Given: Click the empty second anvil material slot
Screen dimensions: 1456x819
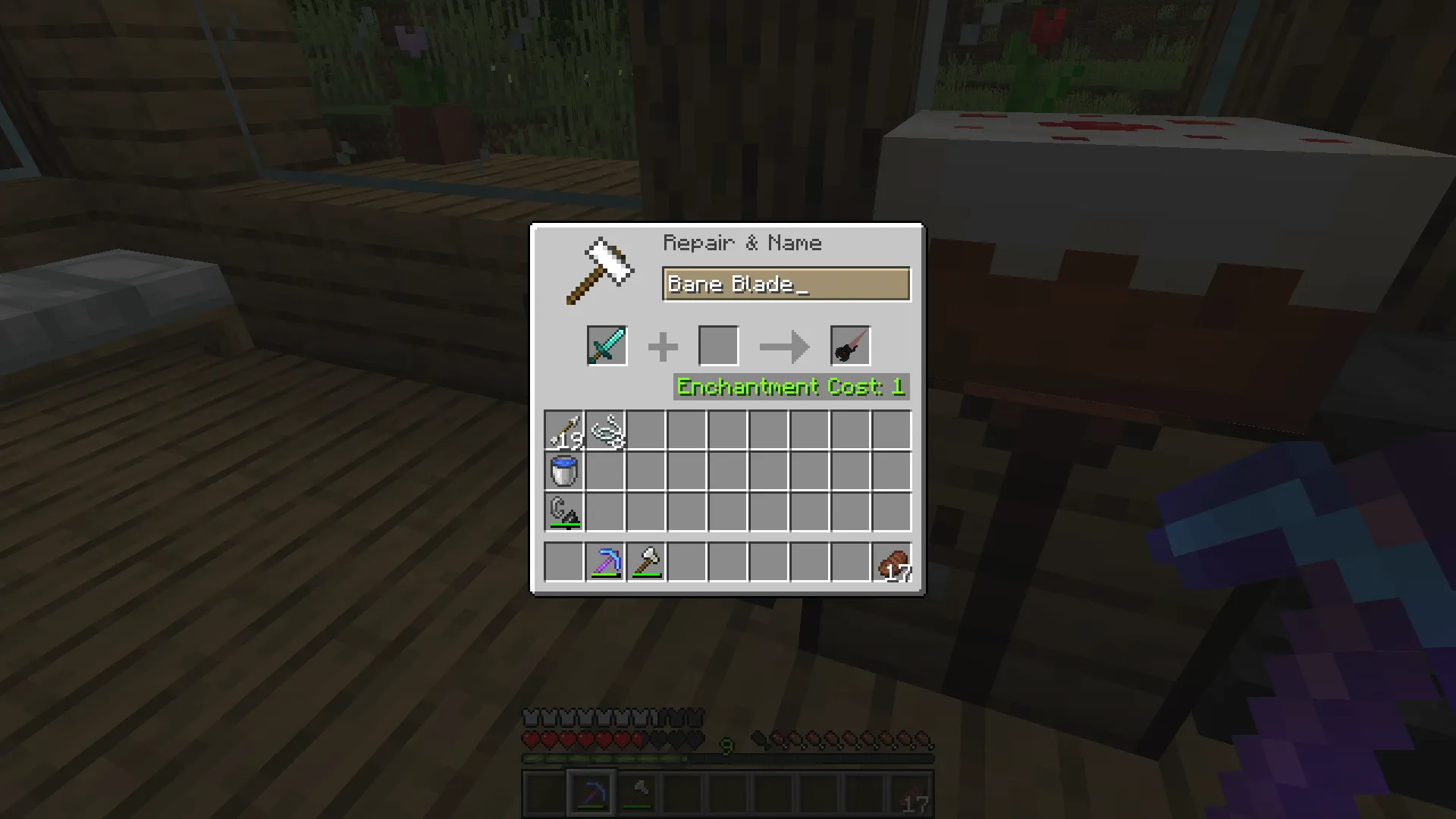Looking at the screenshot, I should pos(718,346).
